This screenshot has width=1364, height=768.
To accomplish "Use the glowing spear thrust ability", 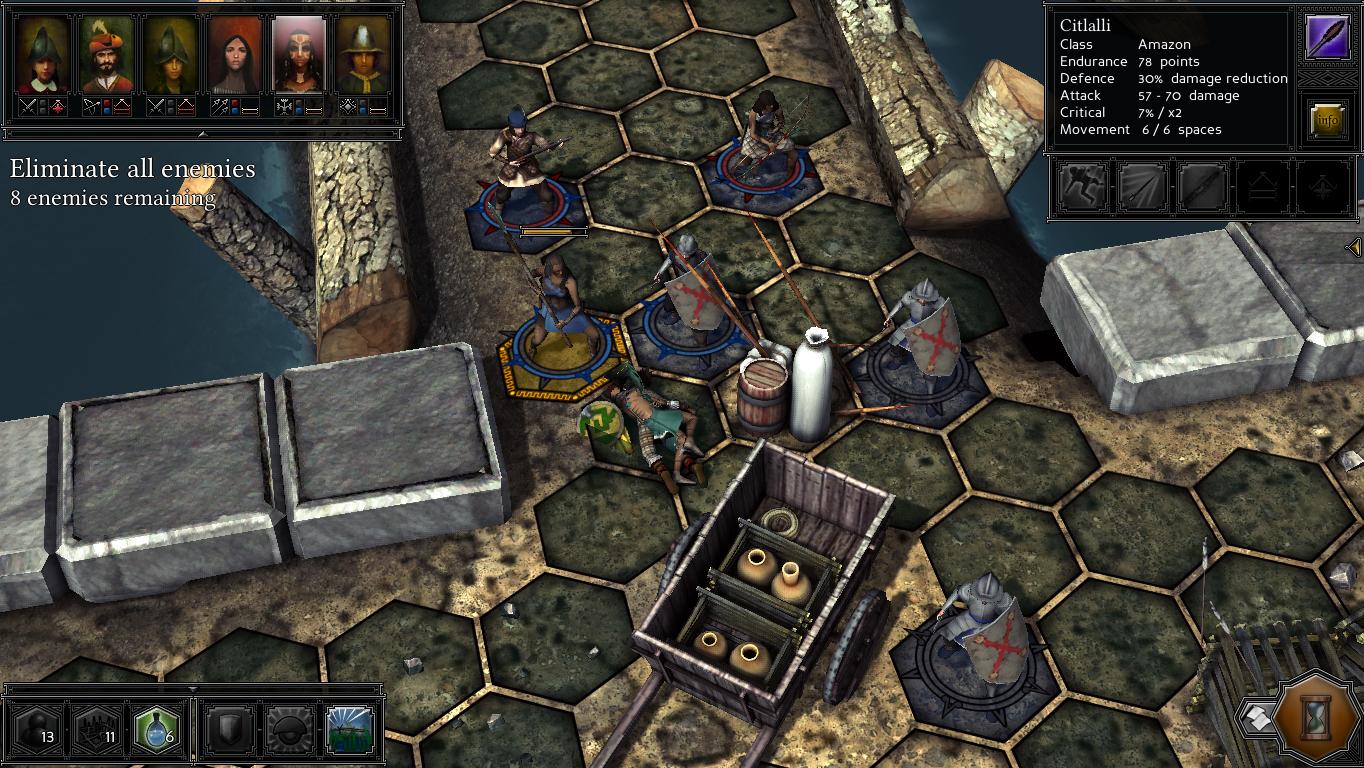I will point(1142,187).
